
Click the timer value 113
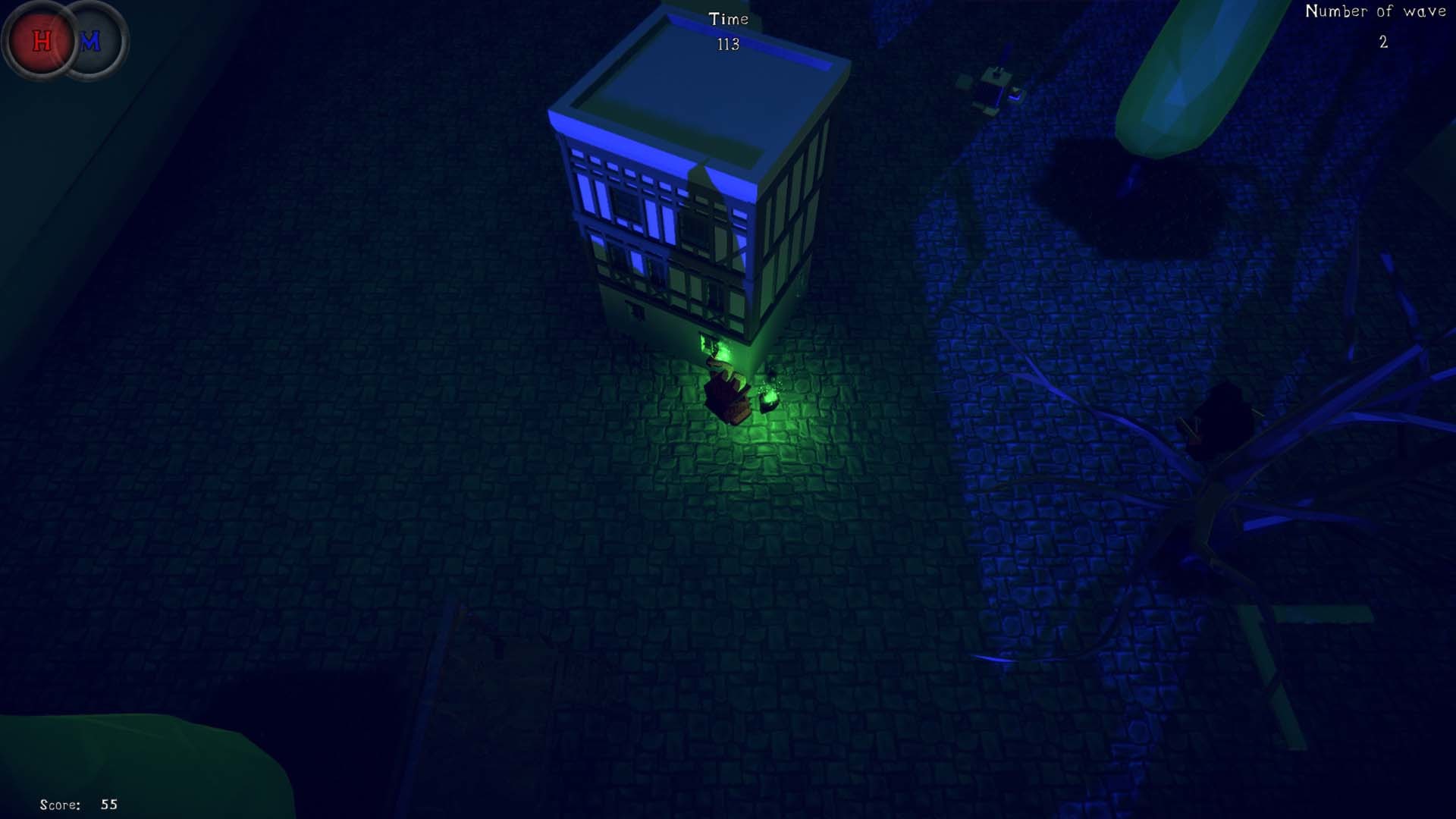coord(727,45)
